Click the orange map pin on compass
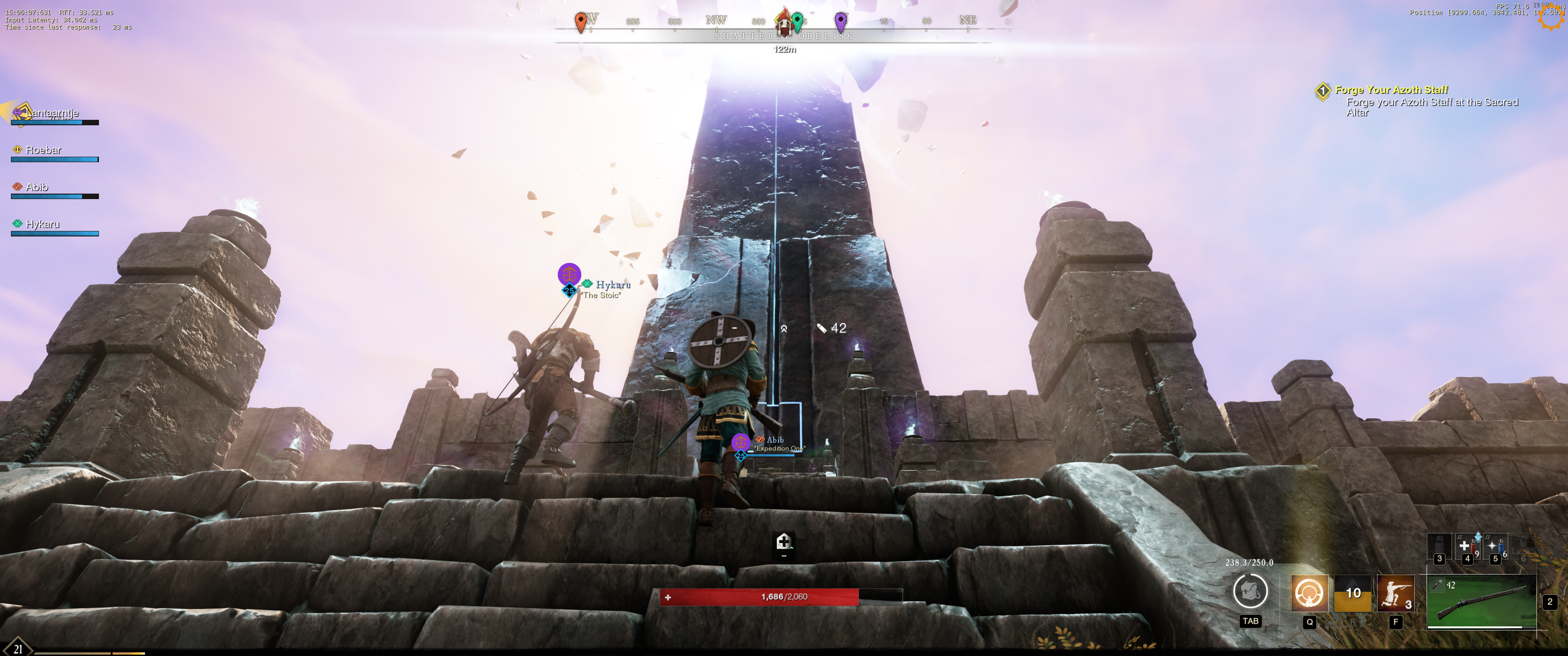The width and height of the screenshot is (1568, 656). tap(581, 22)
